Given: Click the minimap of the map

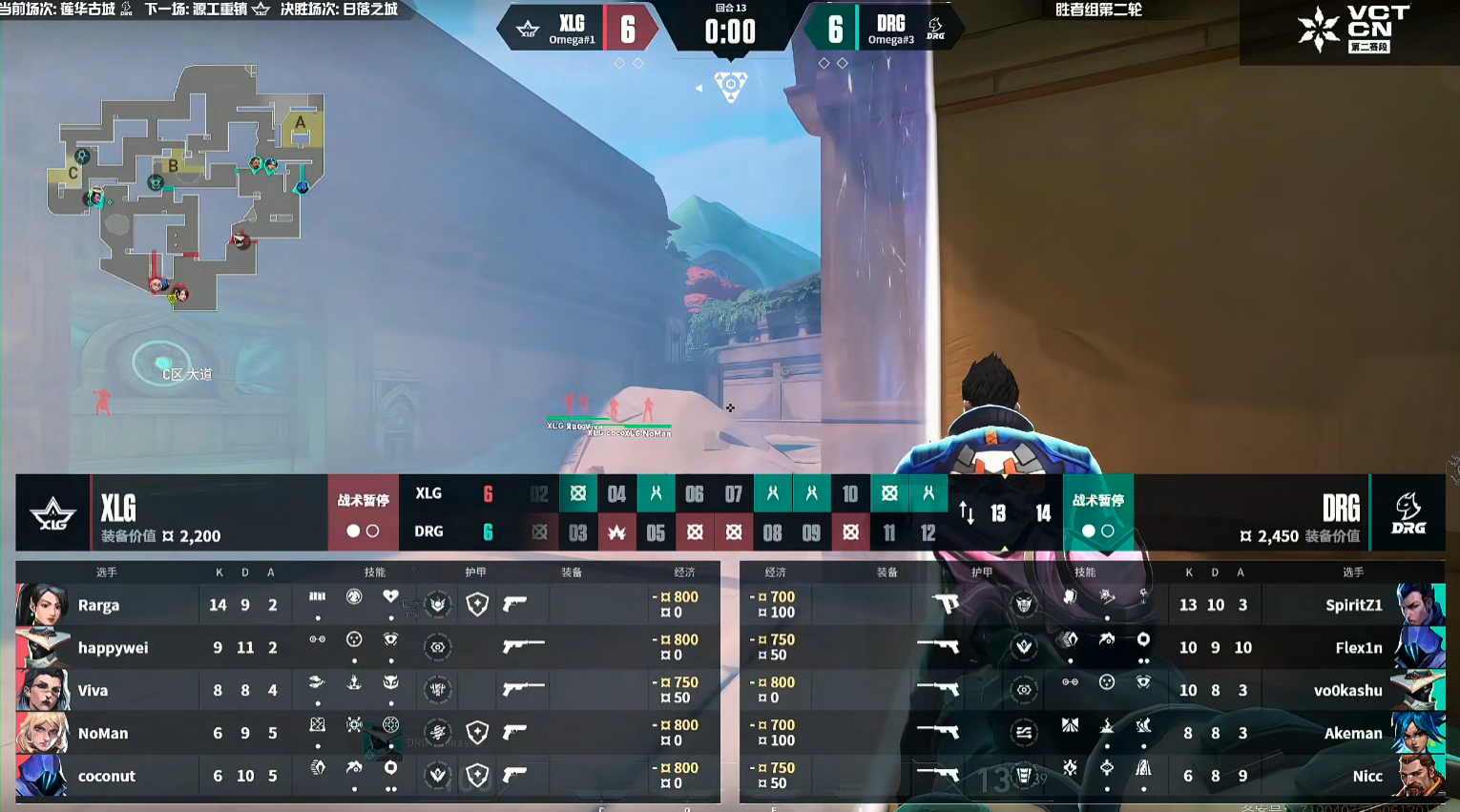Looking at the screenshot, I should coord(188,187).
